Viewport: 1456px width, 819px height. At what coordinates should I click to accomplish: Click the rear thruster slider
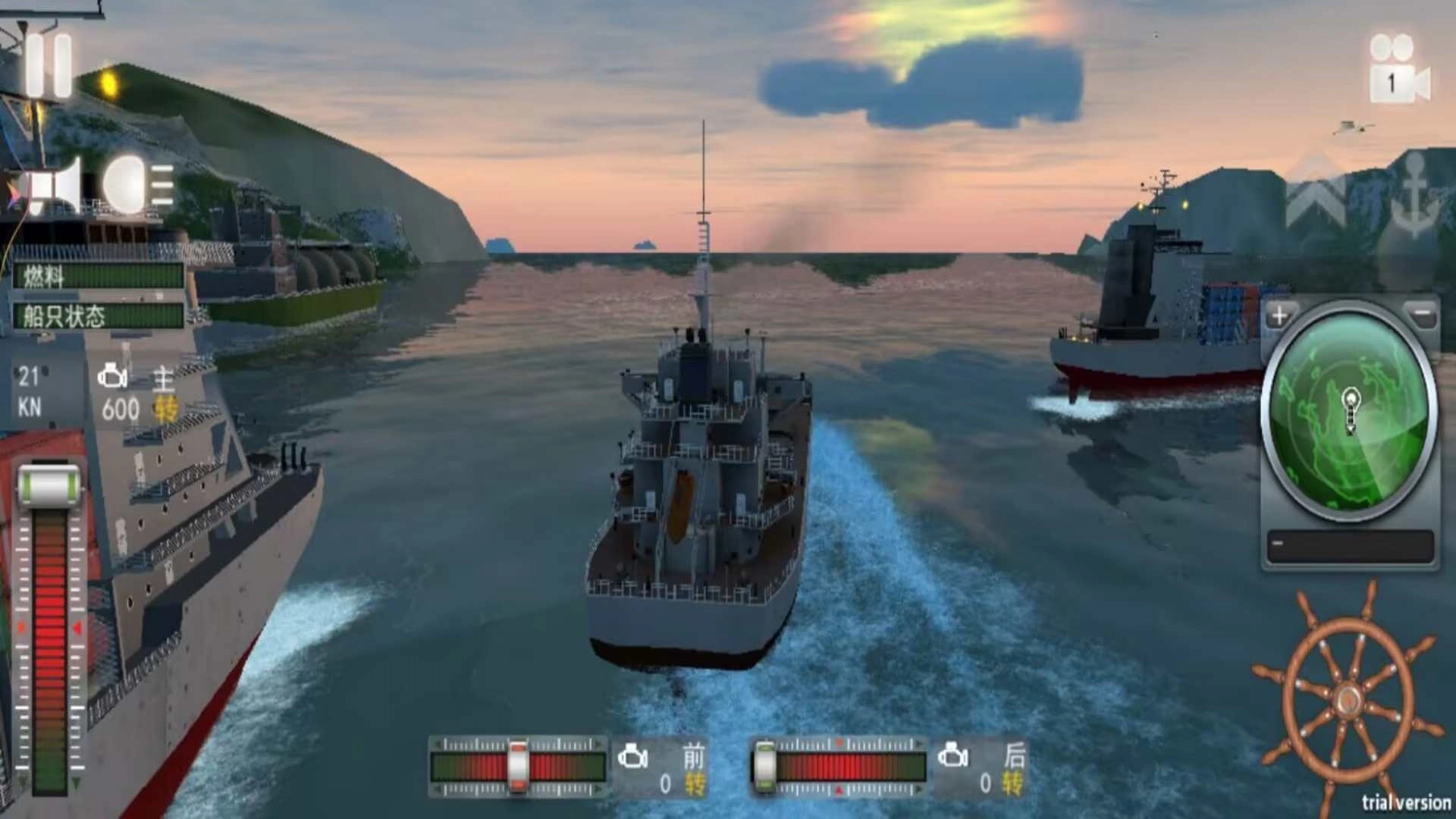[x=765, y=767]
